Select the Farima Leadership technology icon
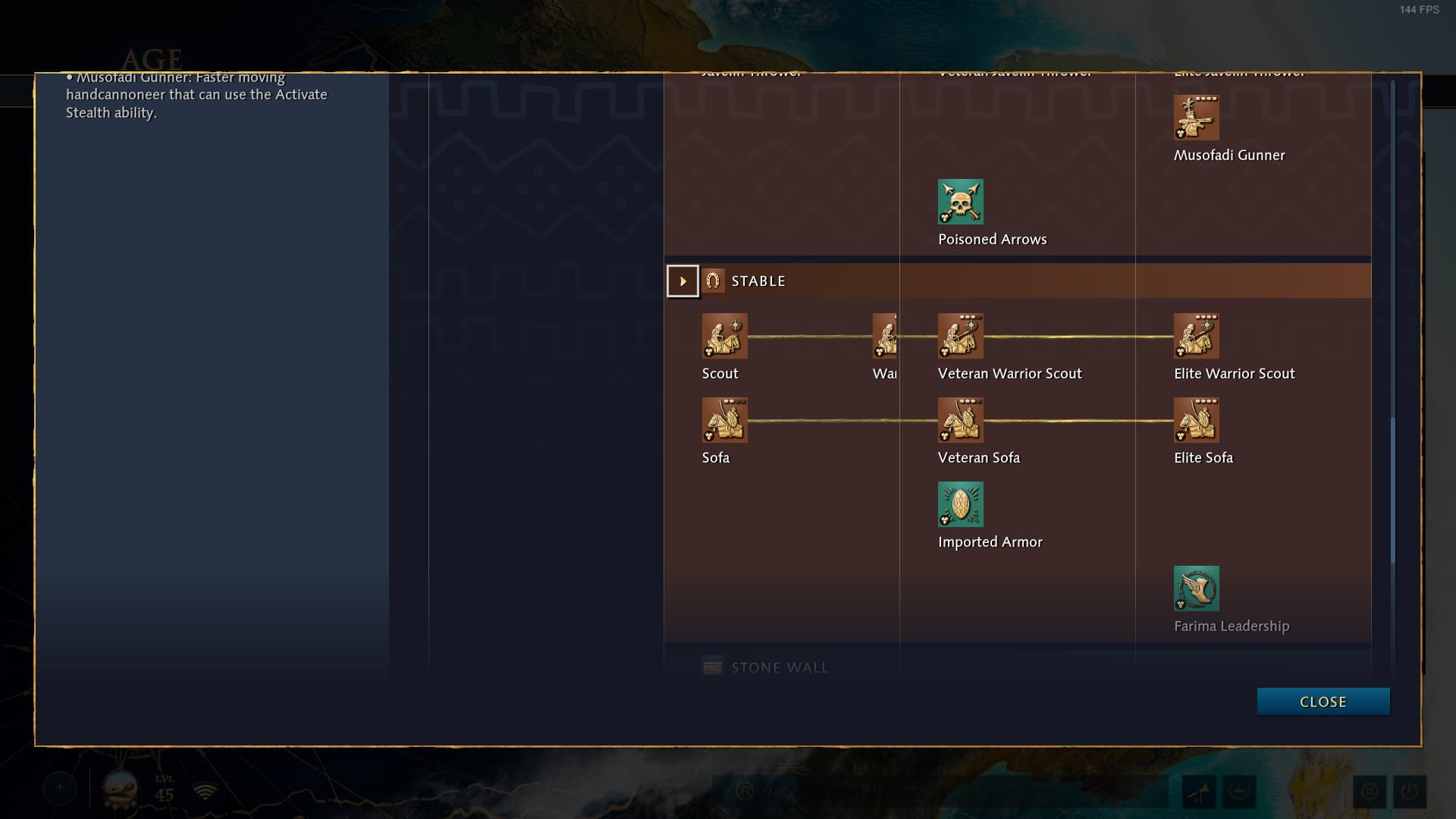1456x819 pixels. [1196, 588]
